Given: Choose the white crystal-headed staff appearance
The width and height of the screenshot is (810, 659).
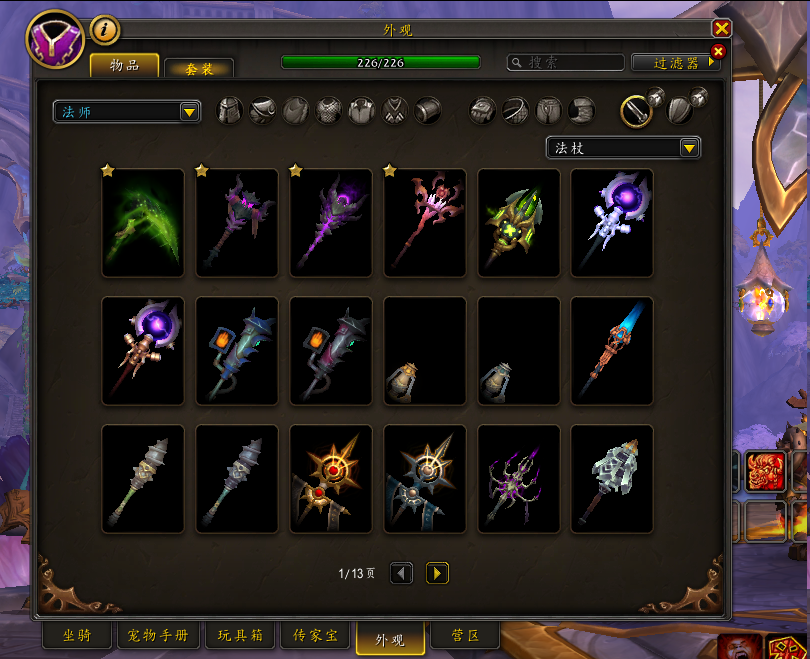Looking at the screenshot, I should click(x=612, y=479).
